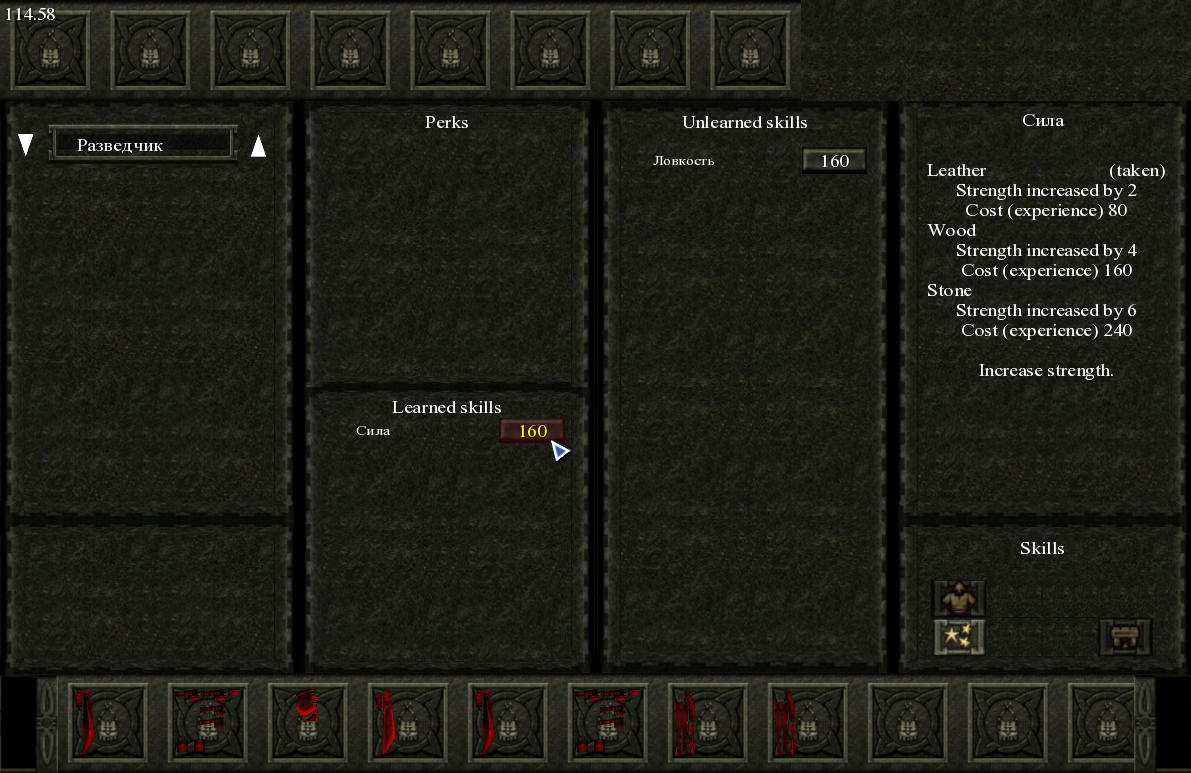The height and width of the screenshot is (773, 1191).
Task: Click the stone chest icon in Skills
Action: click(x=1125, y=636)
